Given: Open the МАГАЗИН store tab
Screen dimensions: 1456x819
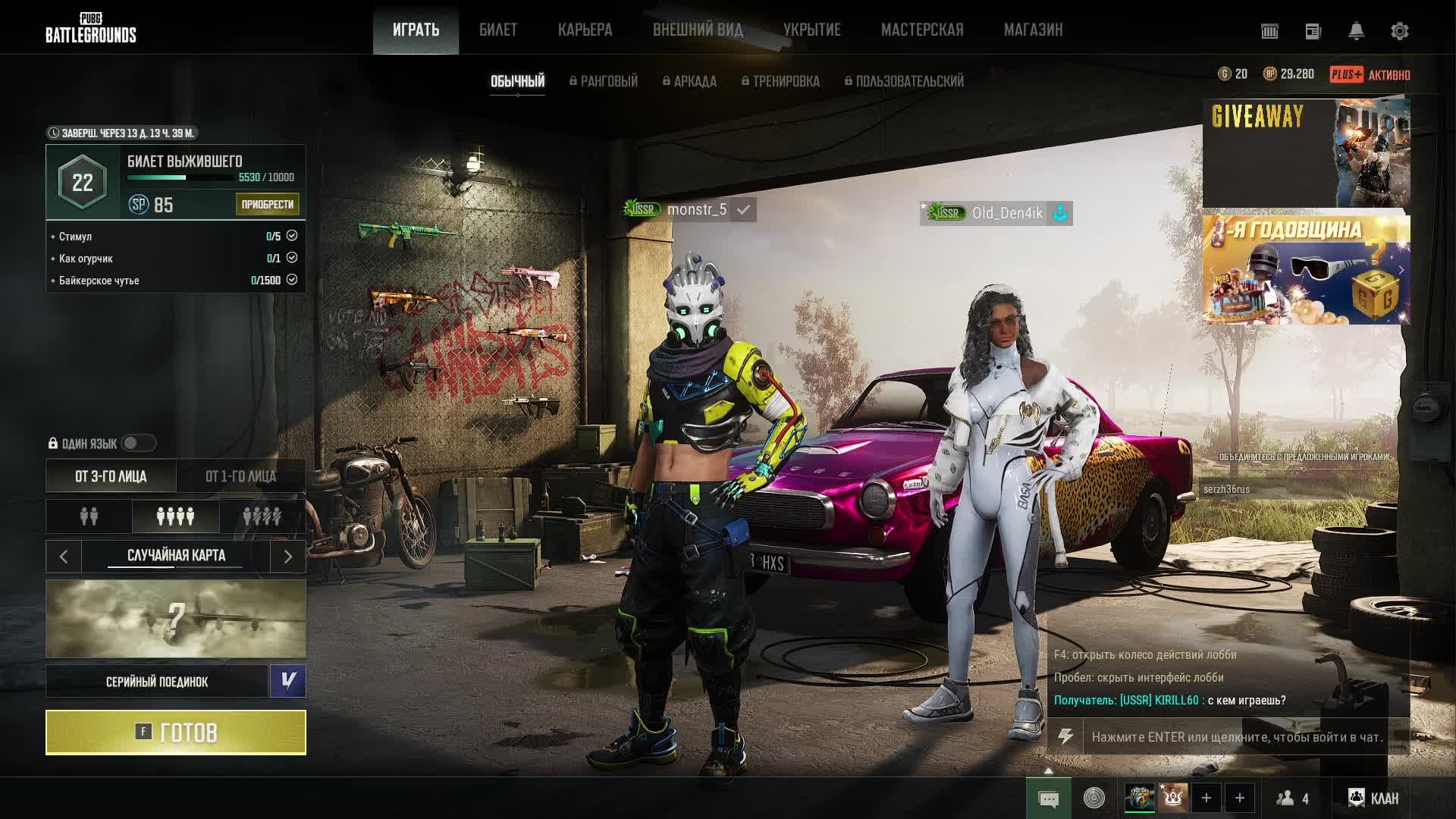Looking at the screenshot, I should click(x=1033, y=30).
